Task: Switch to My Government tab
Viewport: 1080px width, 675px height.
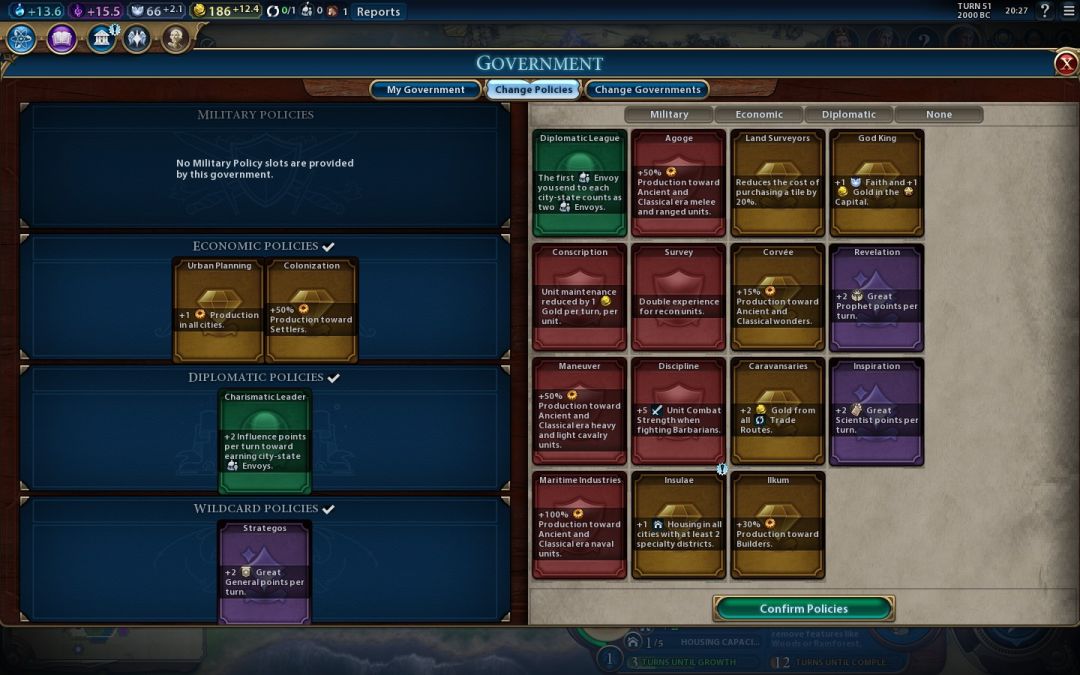Action: (x=425, y=90)
